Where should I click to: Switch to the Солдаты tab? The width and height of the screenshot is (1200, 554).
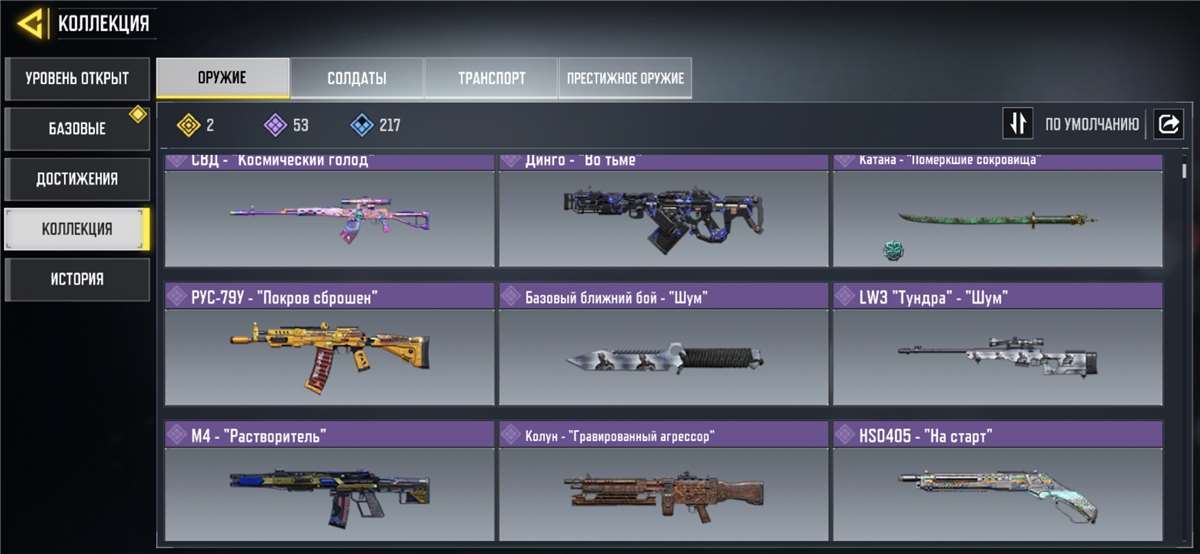[x=356, y=78]
